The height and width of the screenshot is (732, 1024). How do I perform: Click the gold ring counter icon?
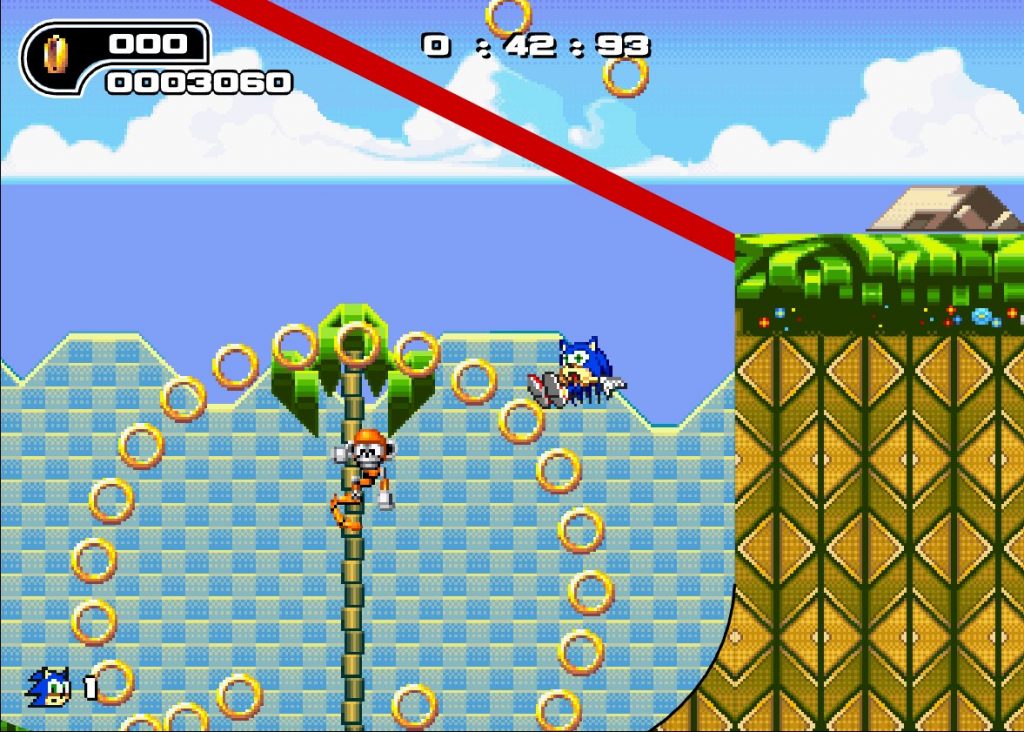pyautogui.click(x=57, y=56)
